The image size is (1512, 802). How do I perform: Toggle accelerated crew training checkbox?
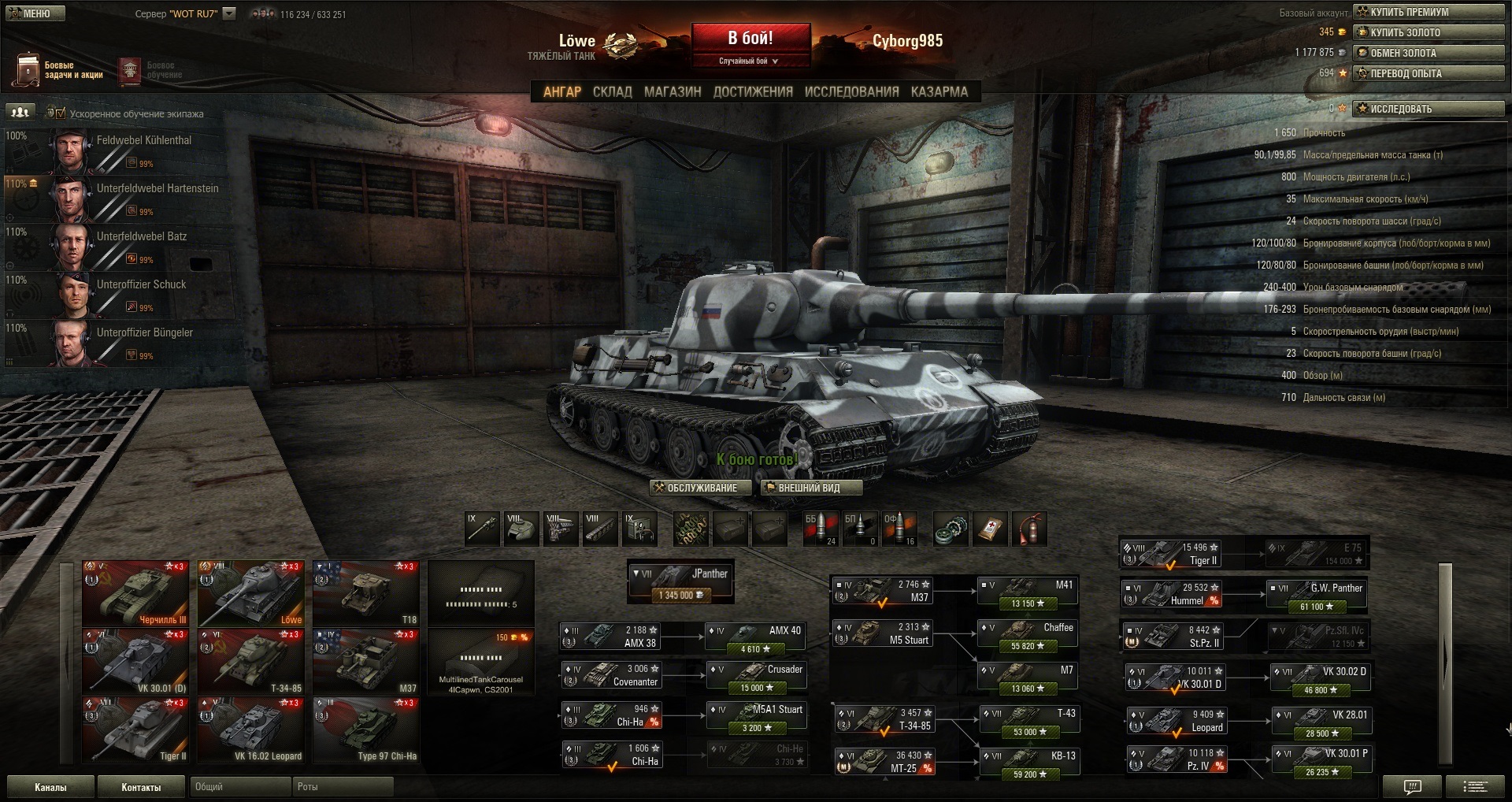click(x=61, y=113)
